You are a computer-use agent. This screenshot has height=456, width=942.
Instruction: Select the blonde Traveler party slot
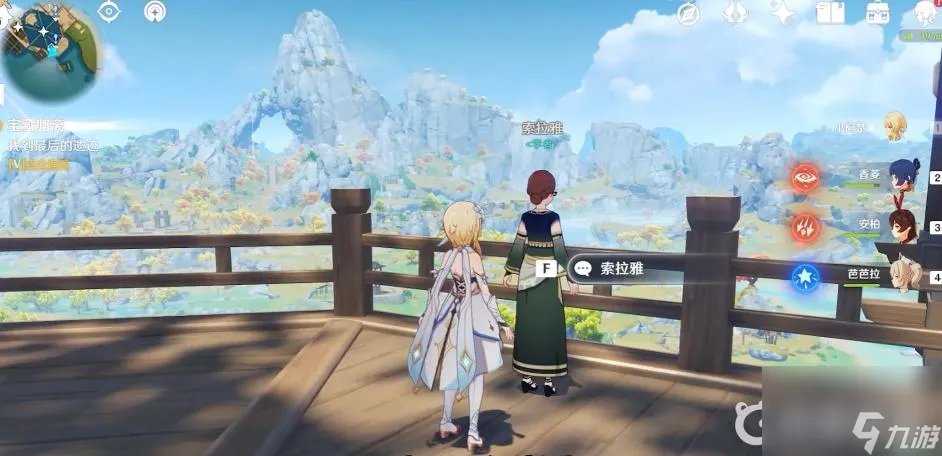pos(894,126)
